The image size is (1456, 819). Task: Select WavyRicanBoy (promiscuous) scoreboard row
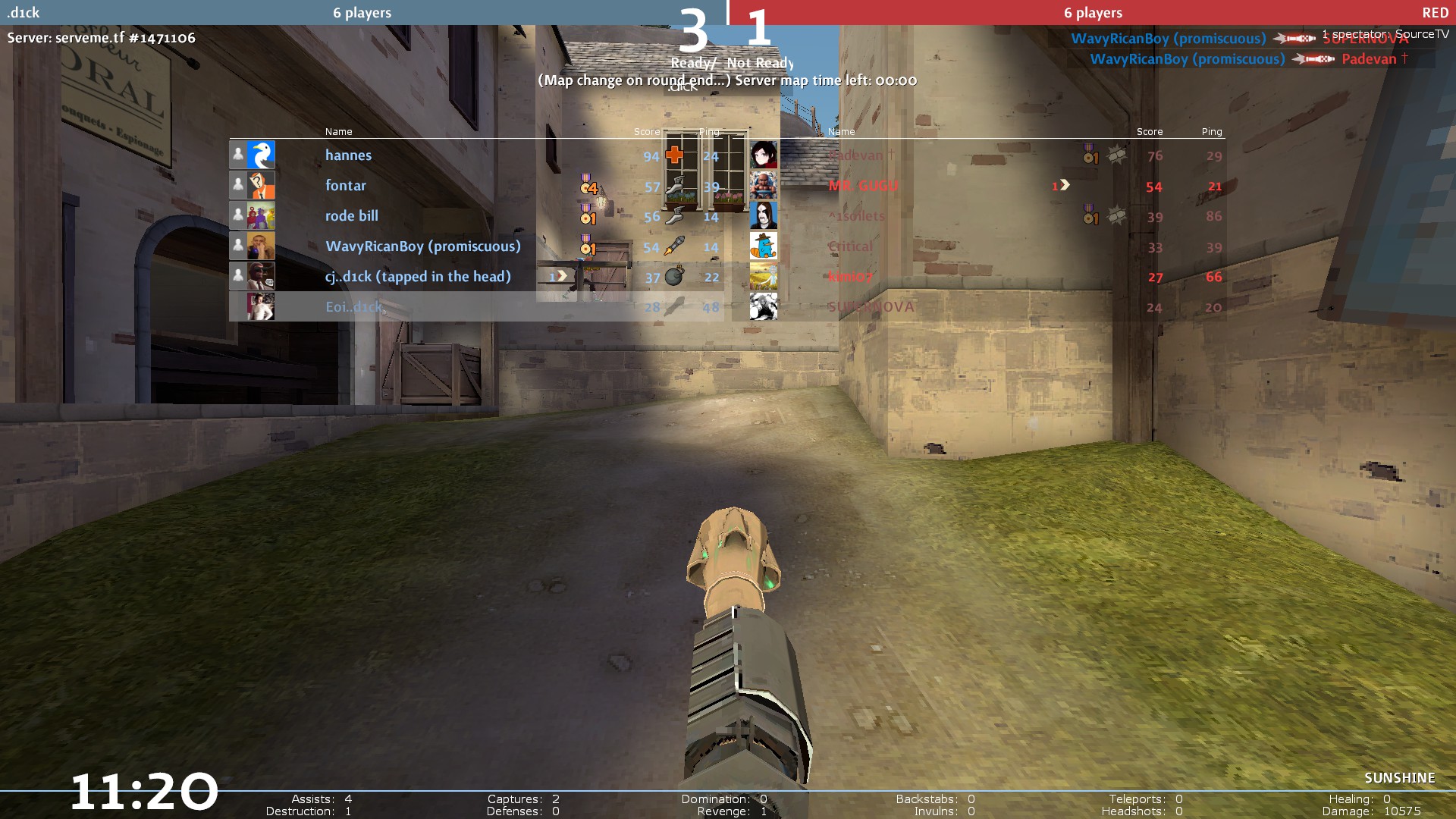tap(423, 246)
